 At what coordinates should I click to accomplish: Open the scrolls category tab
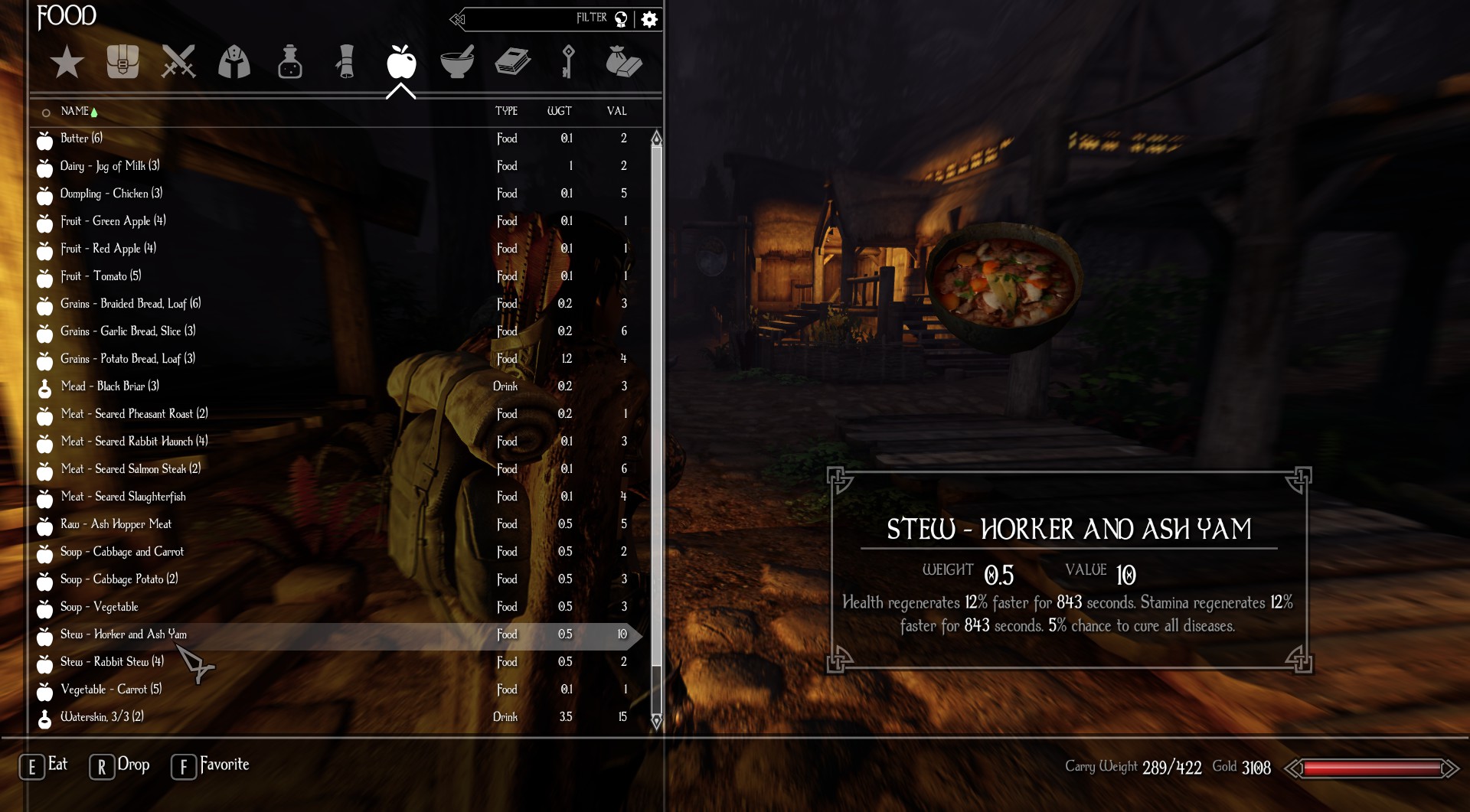[x=345, y=62]
